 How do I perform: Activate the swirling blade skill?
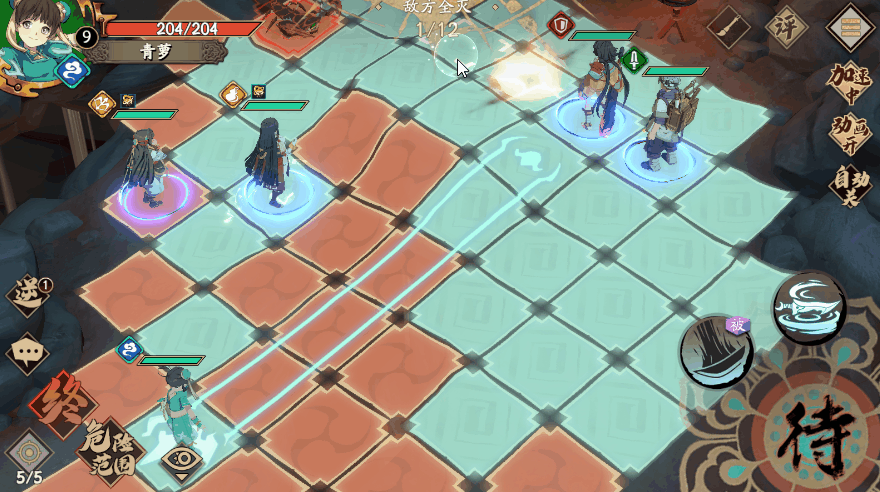(809, 307)
